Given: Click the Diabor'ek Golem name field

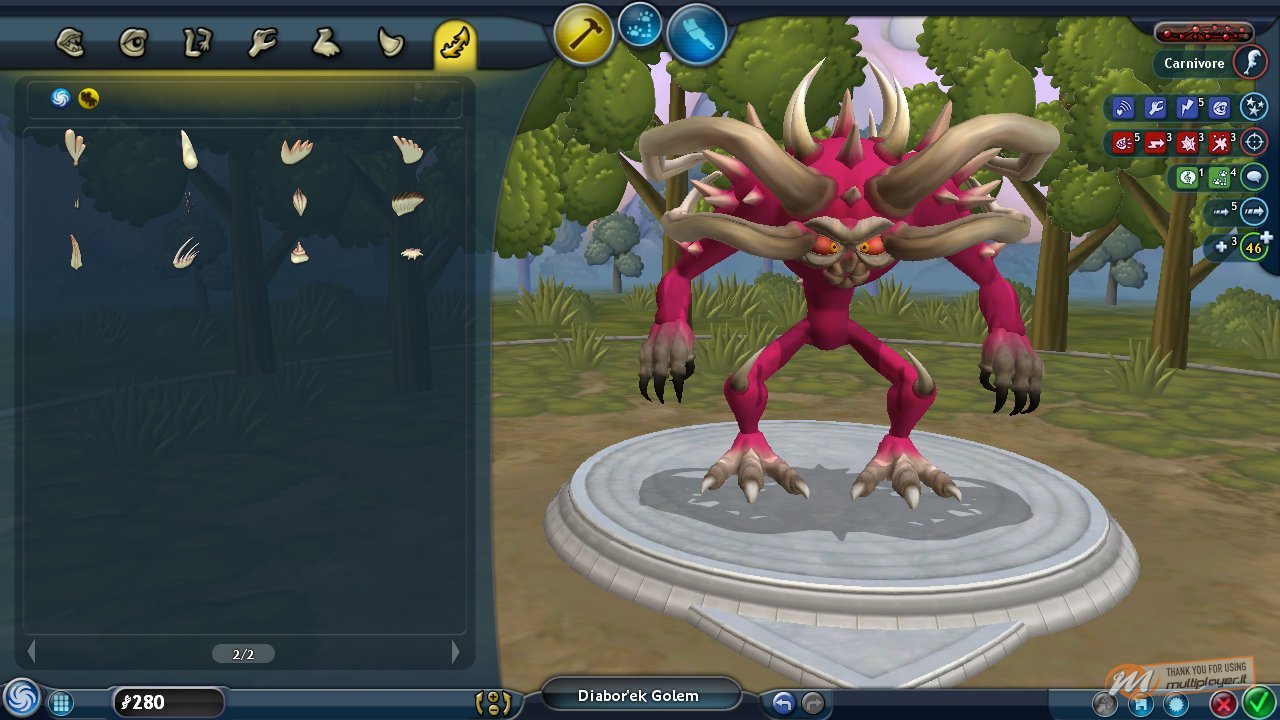Looking at the screenshot, I should [640, 695].
